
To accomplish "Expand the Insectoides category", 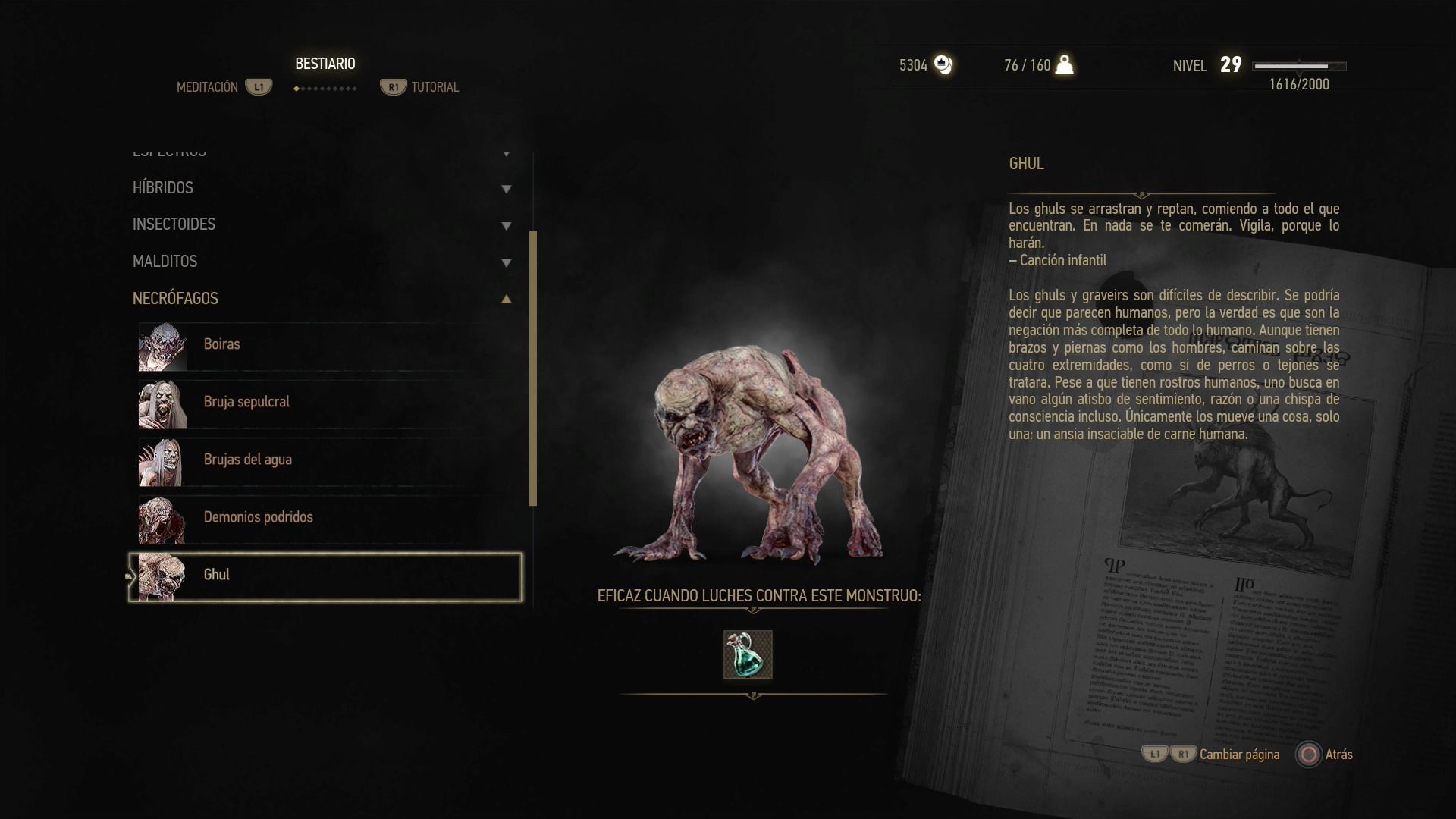I will click(322, 224).
